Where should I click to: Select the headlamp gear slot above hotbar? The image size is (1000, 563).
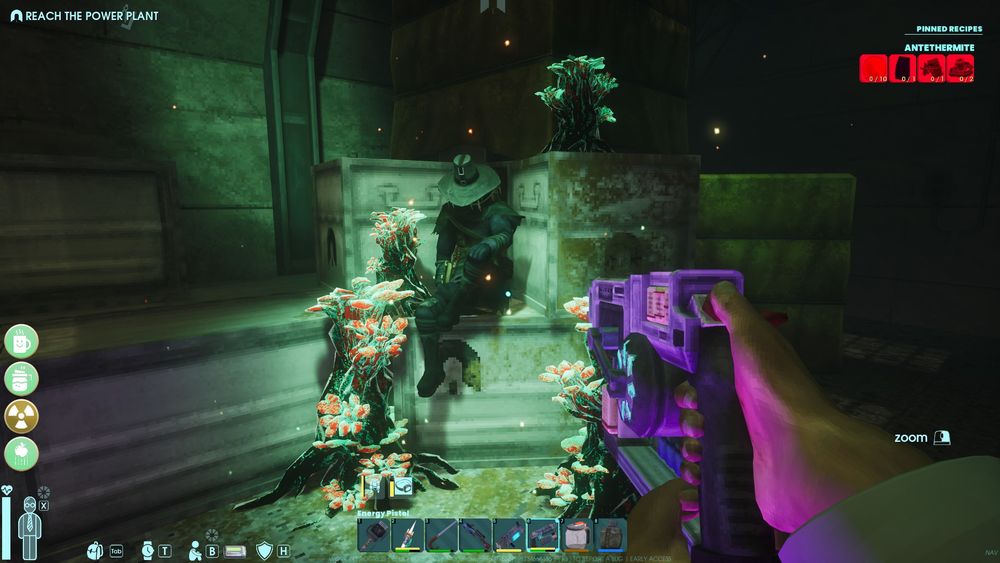pos(403,487)
